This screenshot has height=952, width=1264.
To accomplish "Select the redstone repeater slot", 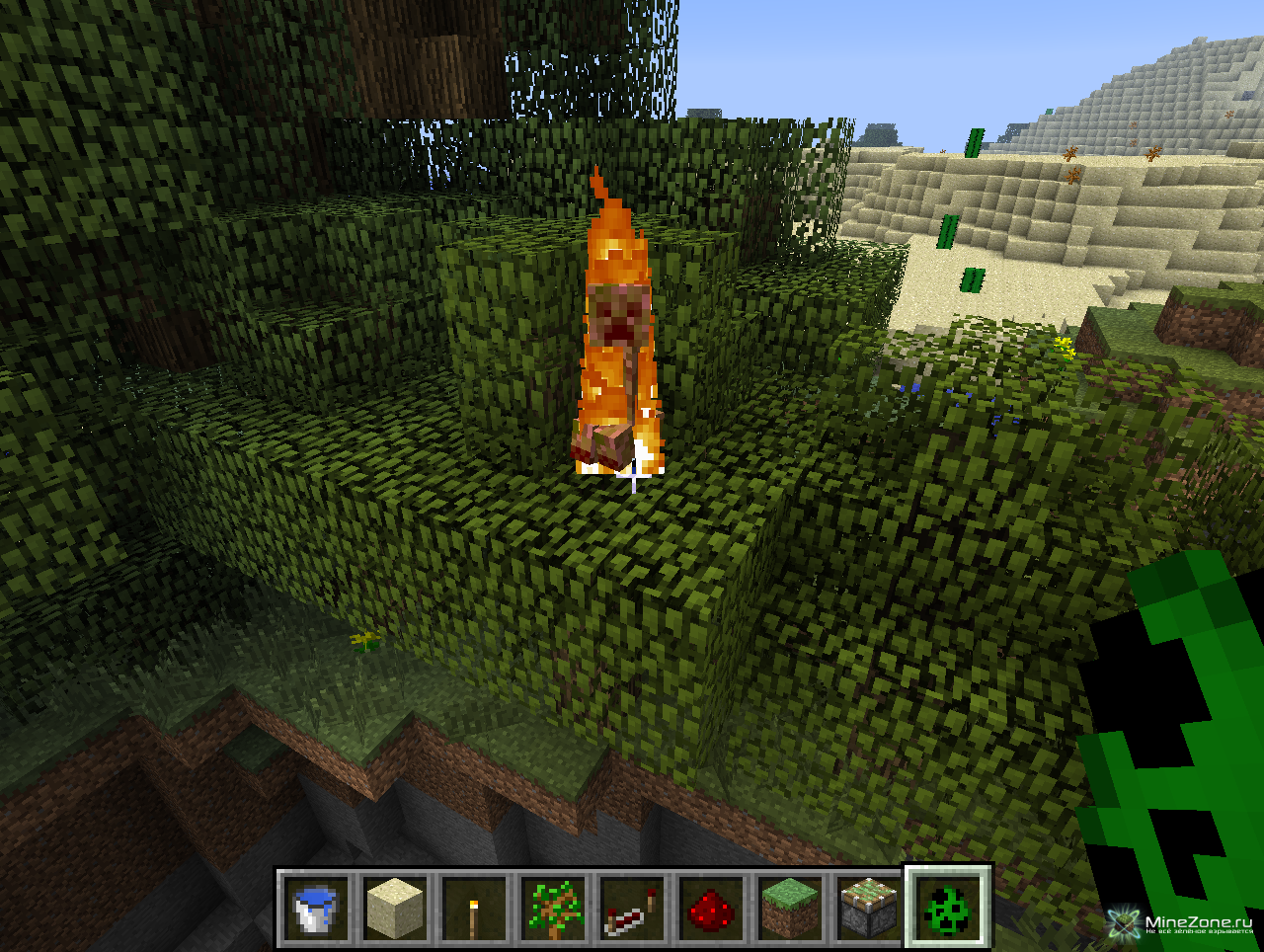I will tap(632, 909).
